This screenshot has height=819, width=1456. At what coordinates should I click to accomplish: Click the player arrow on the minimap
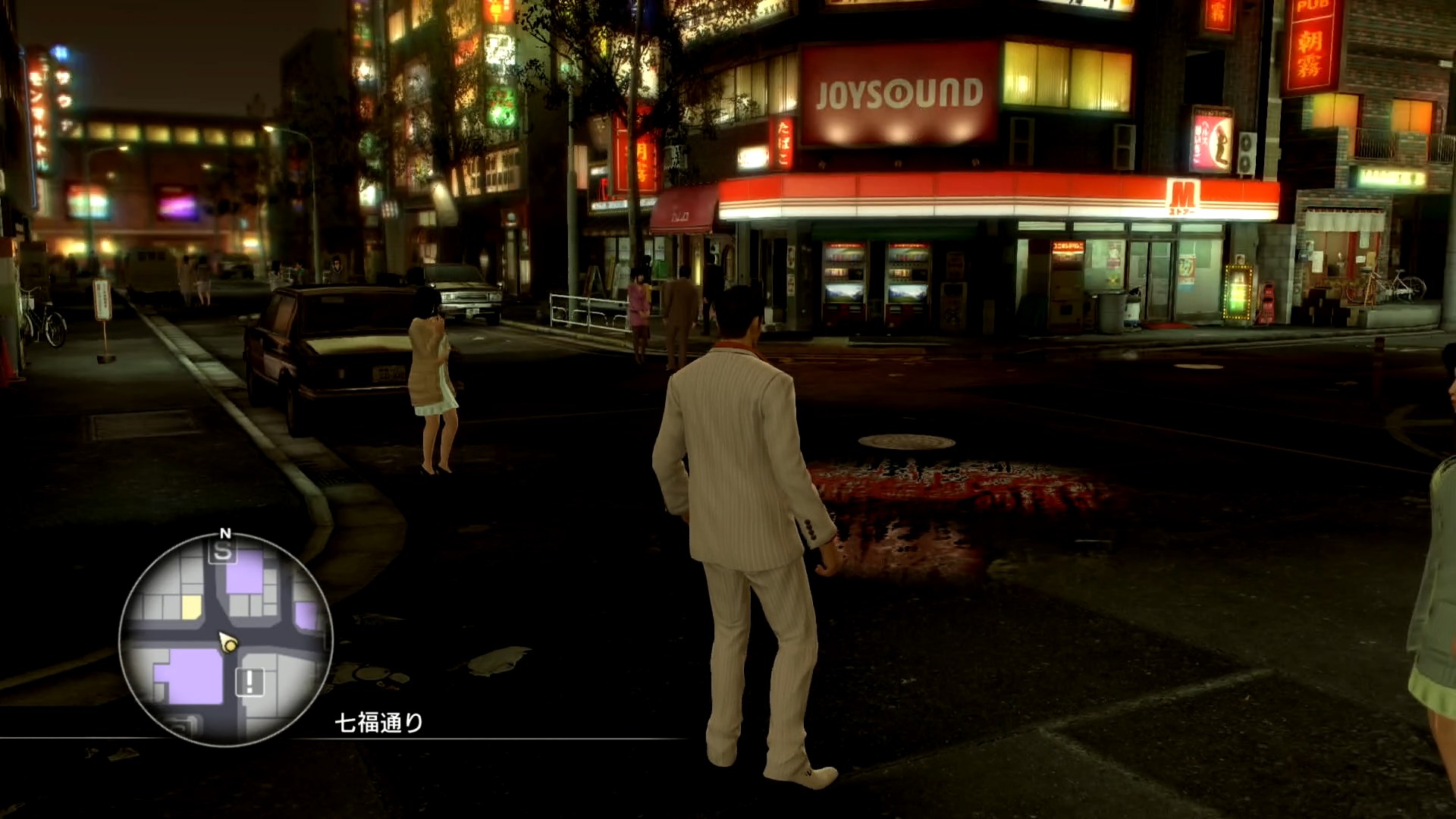click(x=227, y=643)
